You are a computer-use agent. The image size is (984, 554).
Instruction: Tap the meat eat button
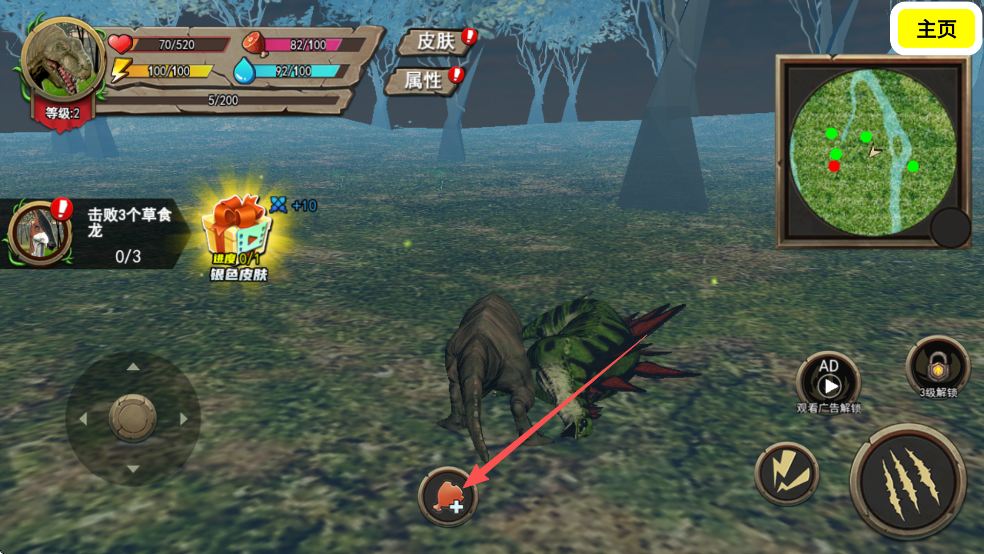[x=449, y=496]
